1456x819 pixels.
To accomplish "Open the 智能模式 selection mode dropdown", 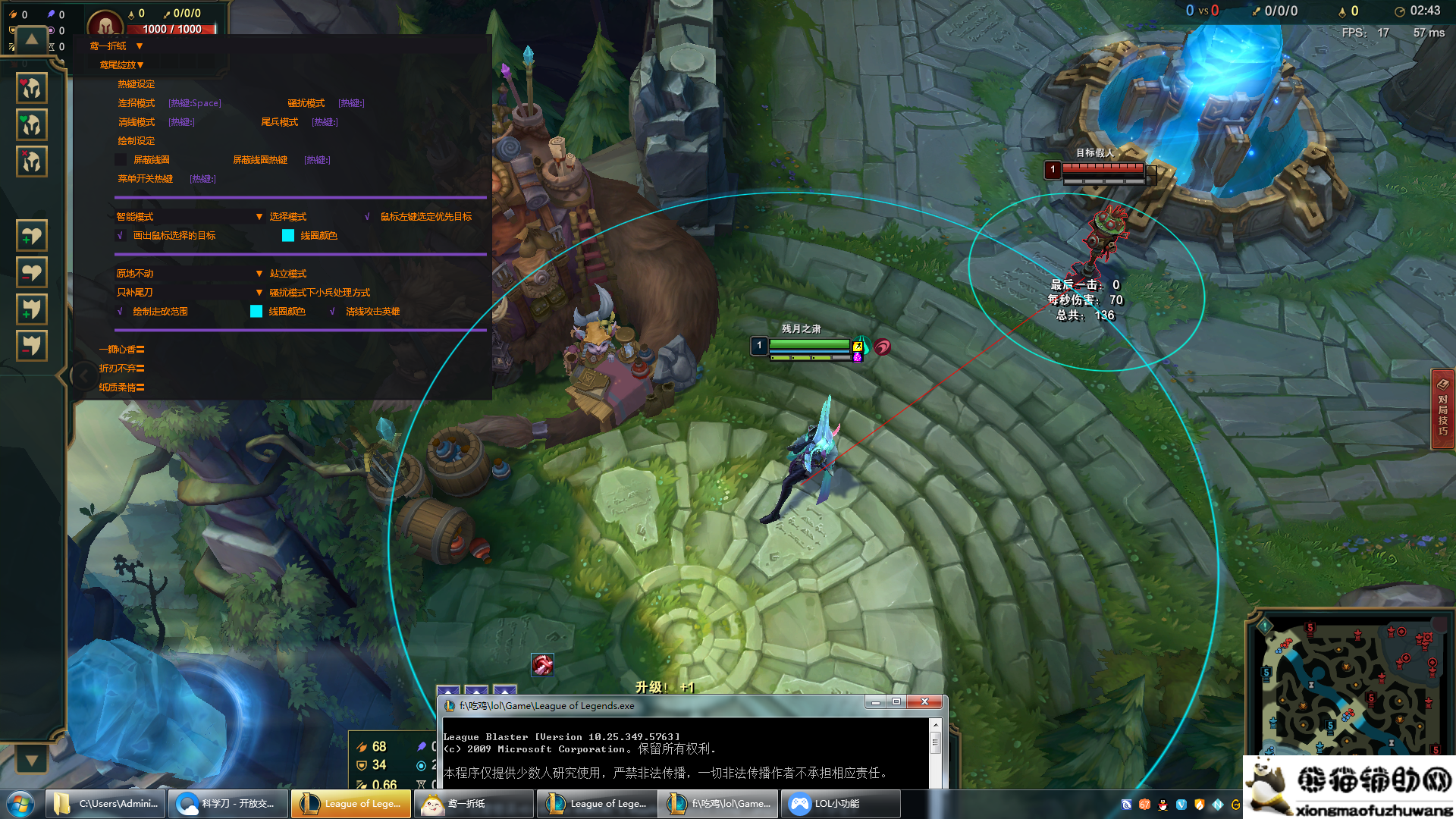I will (x=259, y=217).
